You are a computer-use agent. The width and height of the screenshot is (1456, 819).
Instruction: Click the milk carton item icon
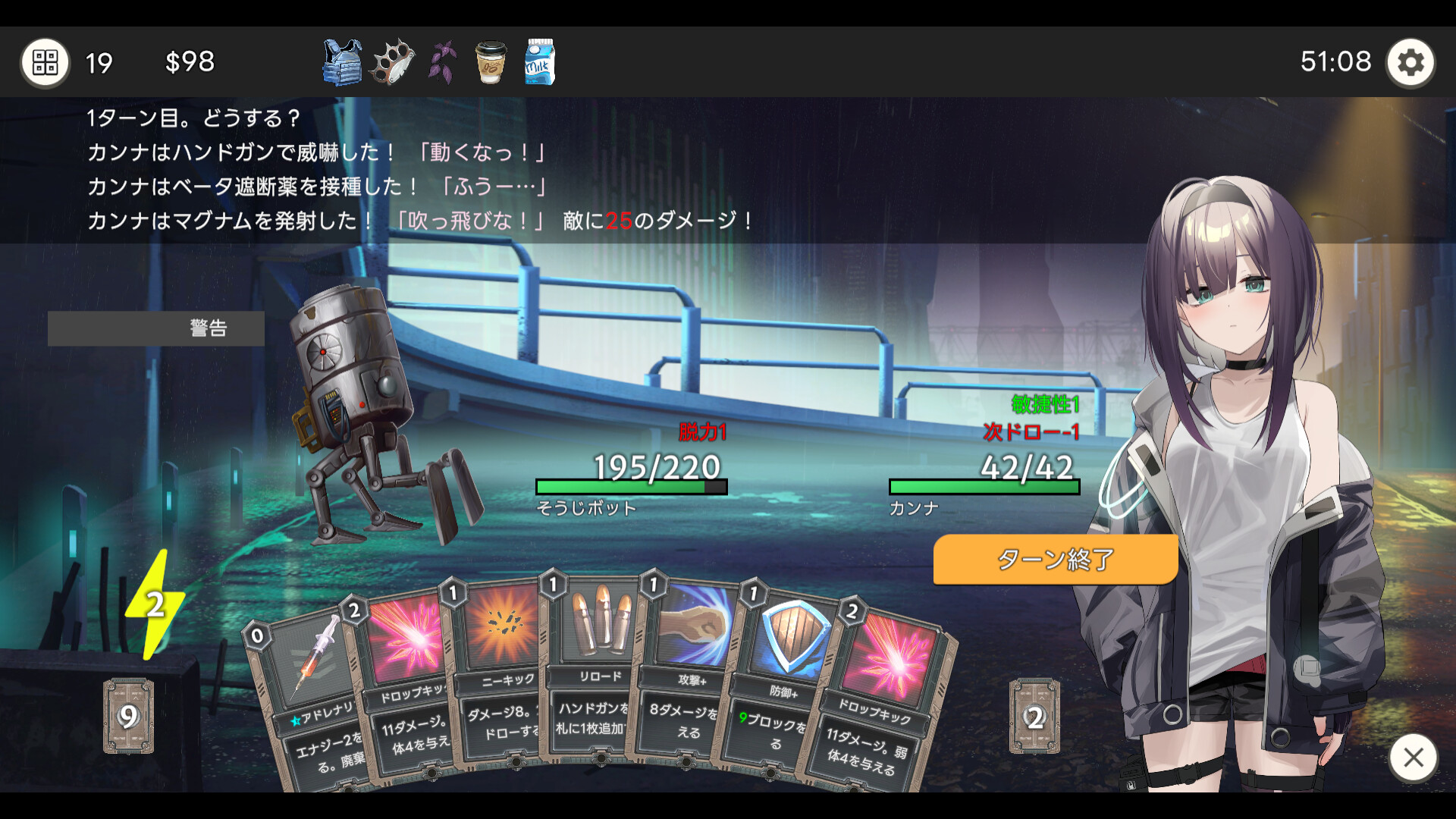[x=538, y=62]
